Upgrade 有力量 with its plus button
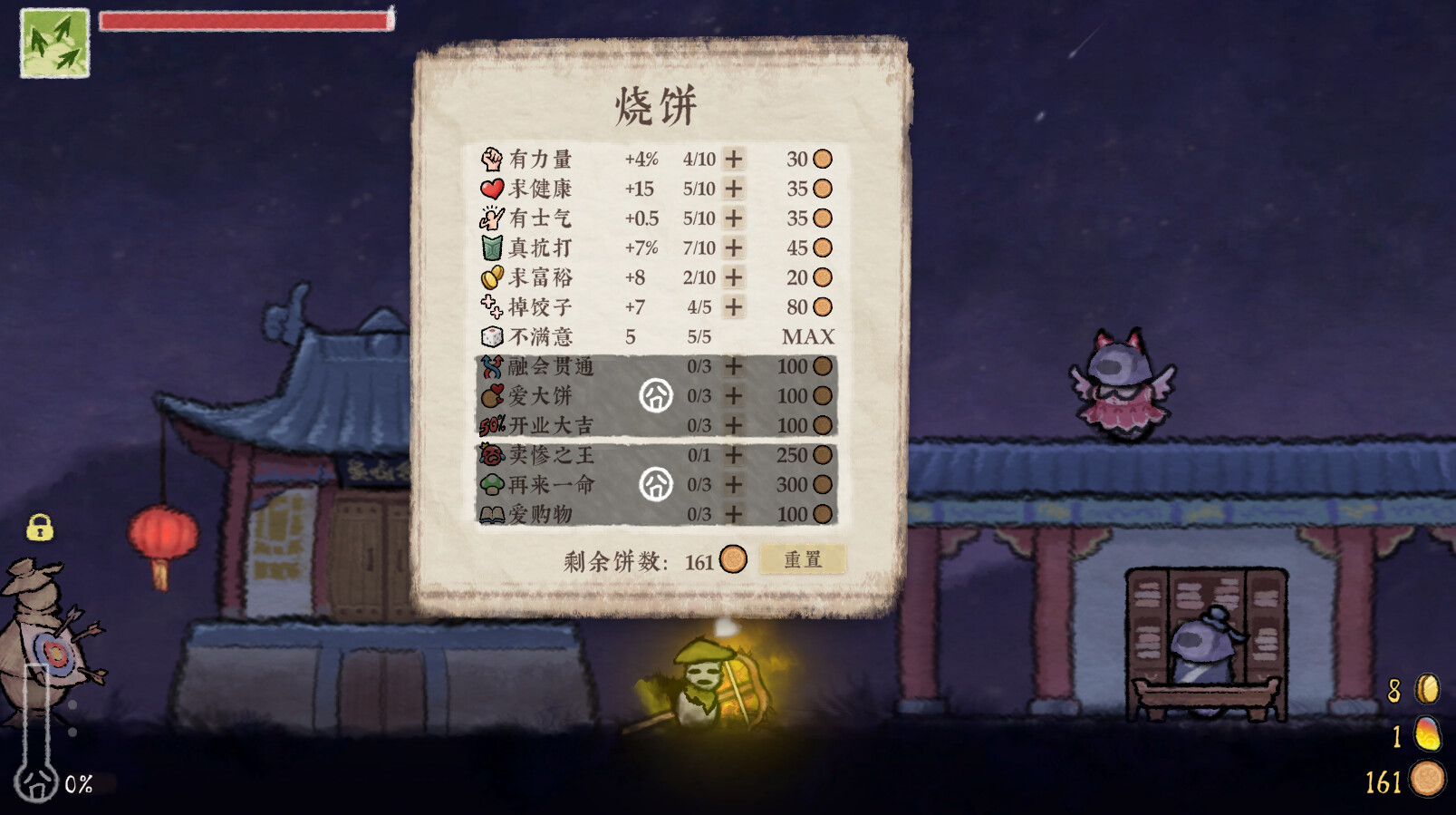Image resolution: width=1456 pixels, height=815 pixels. click(733, 159)
